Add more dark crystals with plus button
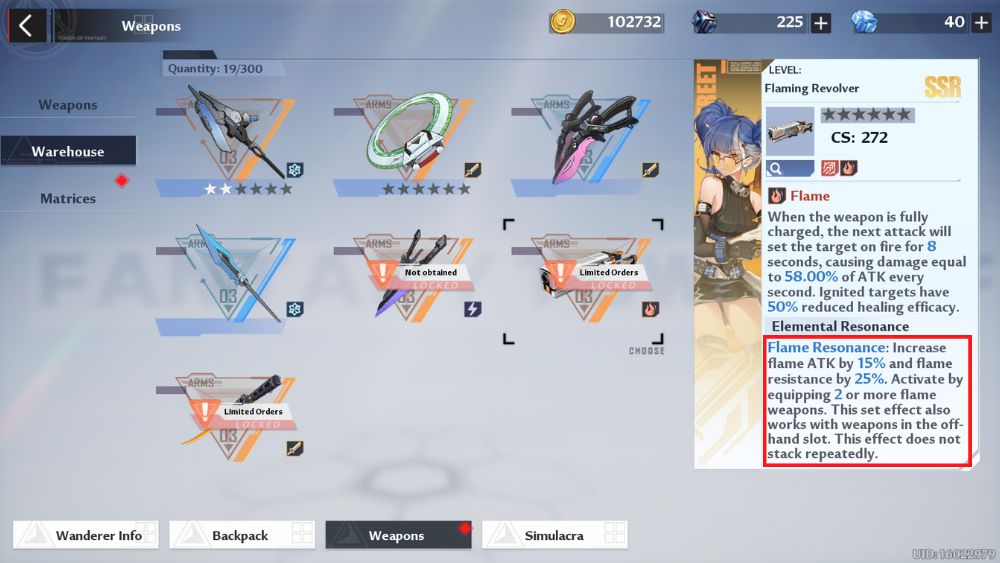The height and width of the screenshot is (563, 1000). pyautogui.click(x=821, y=23)
